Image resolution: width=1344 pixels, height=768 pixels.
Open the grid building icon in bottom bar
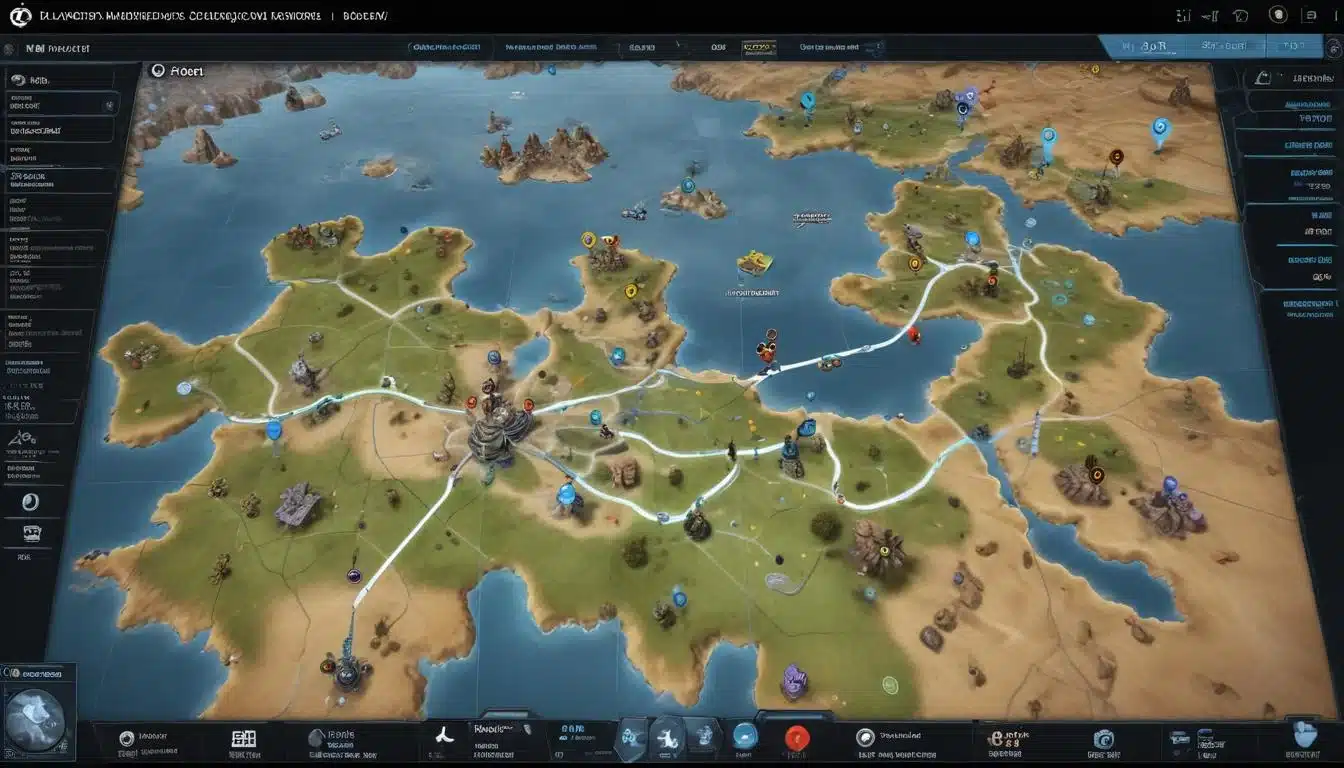(x=244, y=739)
